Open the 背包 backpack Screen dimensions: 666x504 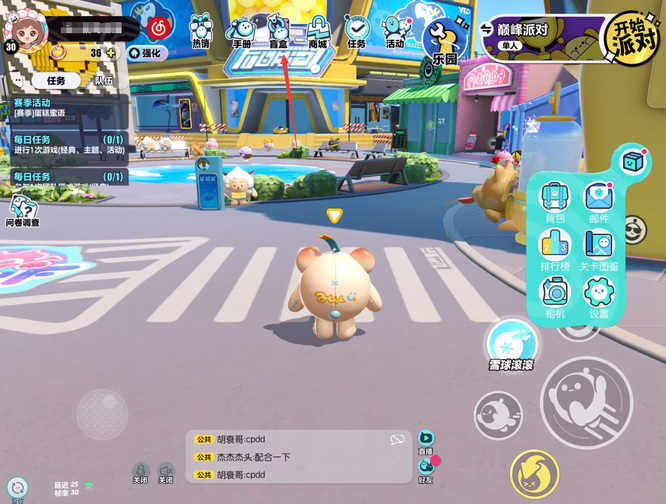pyautogui.click(x=555, y=200)
